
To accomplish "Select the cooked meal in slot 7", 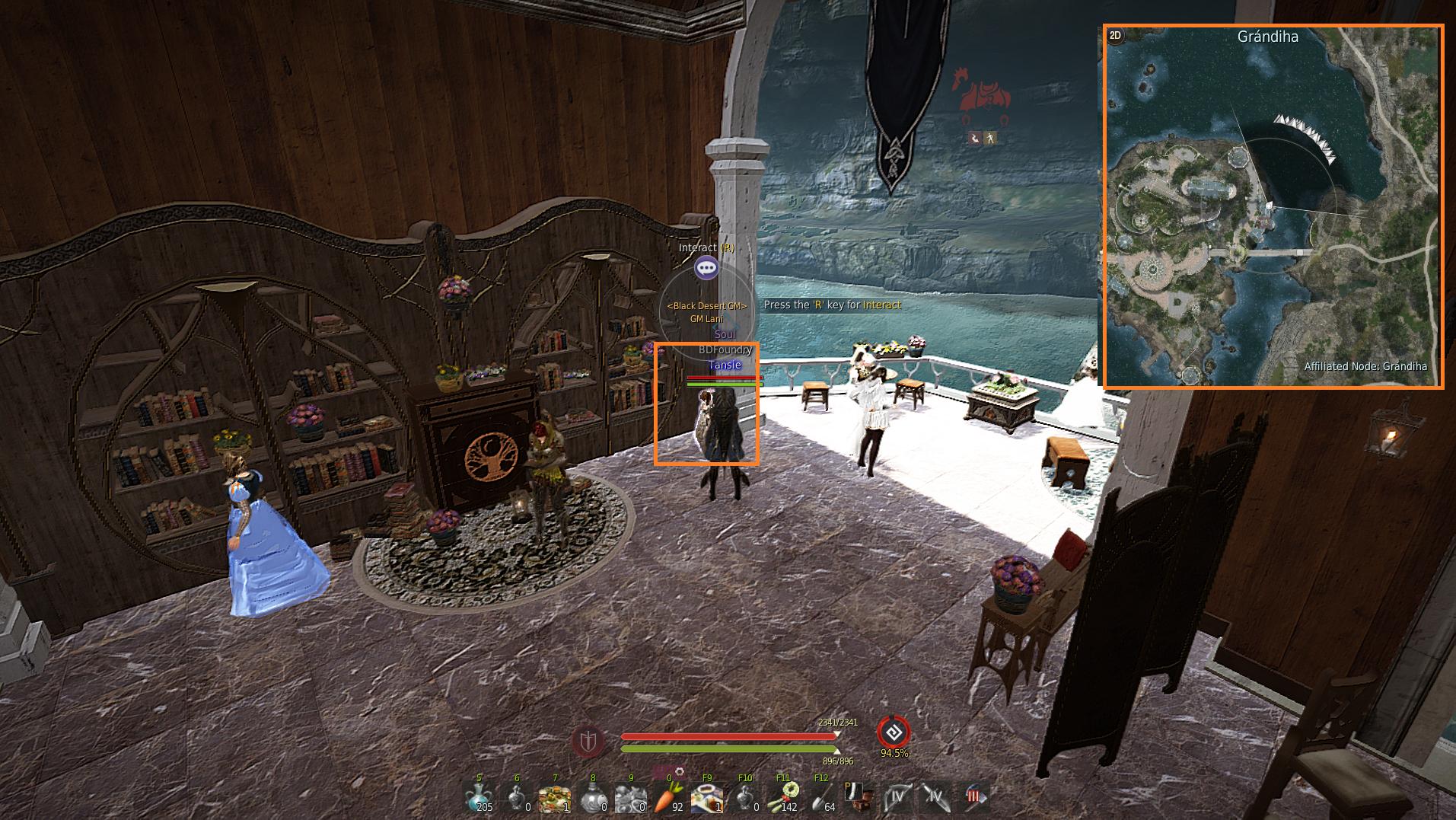I will (x=555, y=797).
